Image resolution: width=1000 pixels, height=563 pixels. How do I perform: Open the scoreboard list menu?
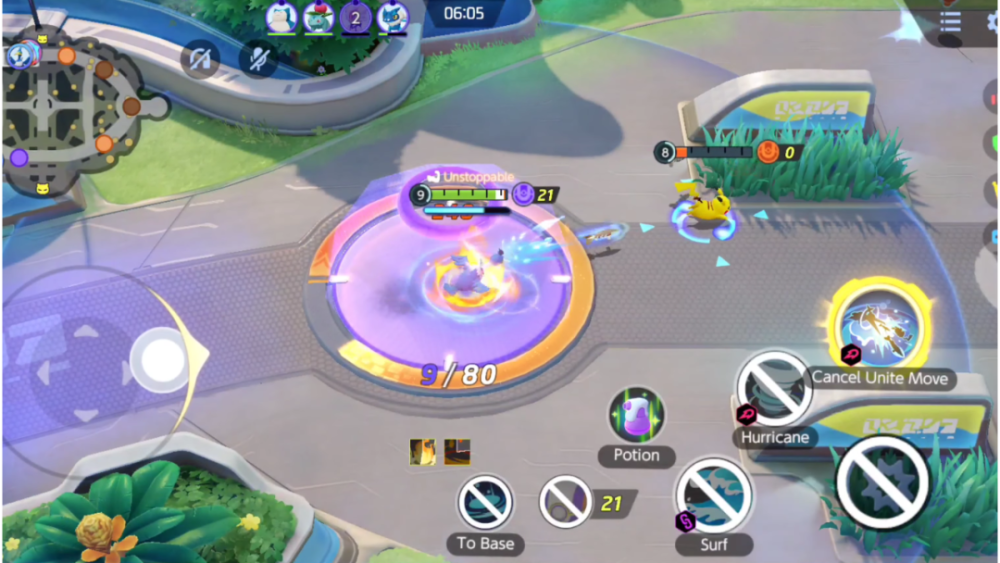click(x=951, y=22)
